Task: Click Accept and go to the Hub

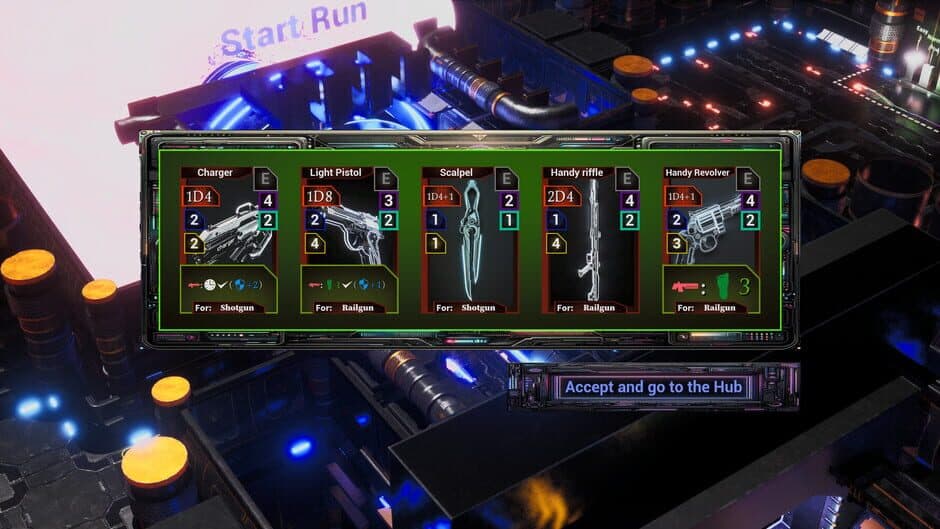Action: 655,387
